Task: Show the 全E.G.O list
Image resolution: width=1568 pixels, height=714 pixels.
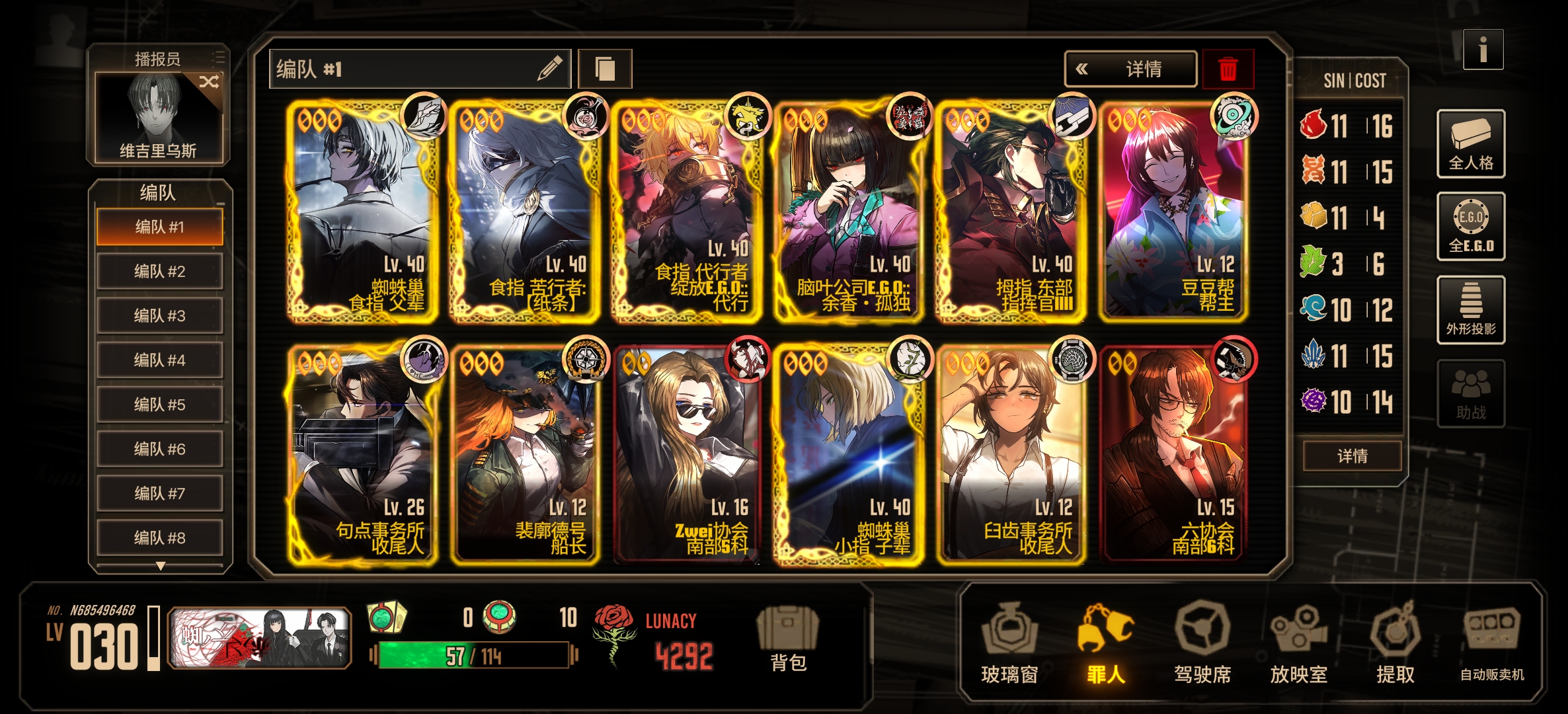Action: [1471, 227]
